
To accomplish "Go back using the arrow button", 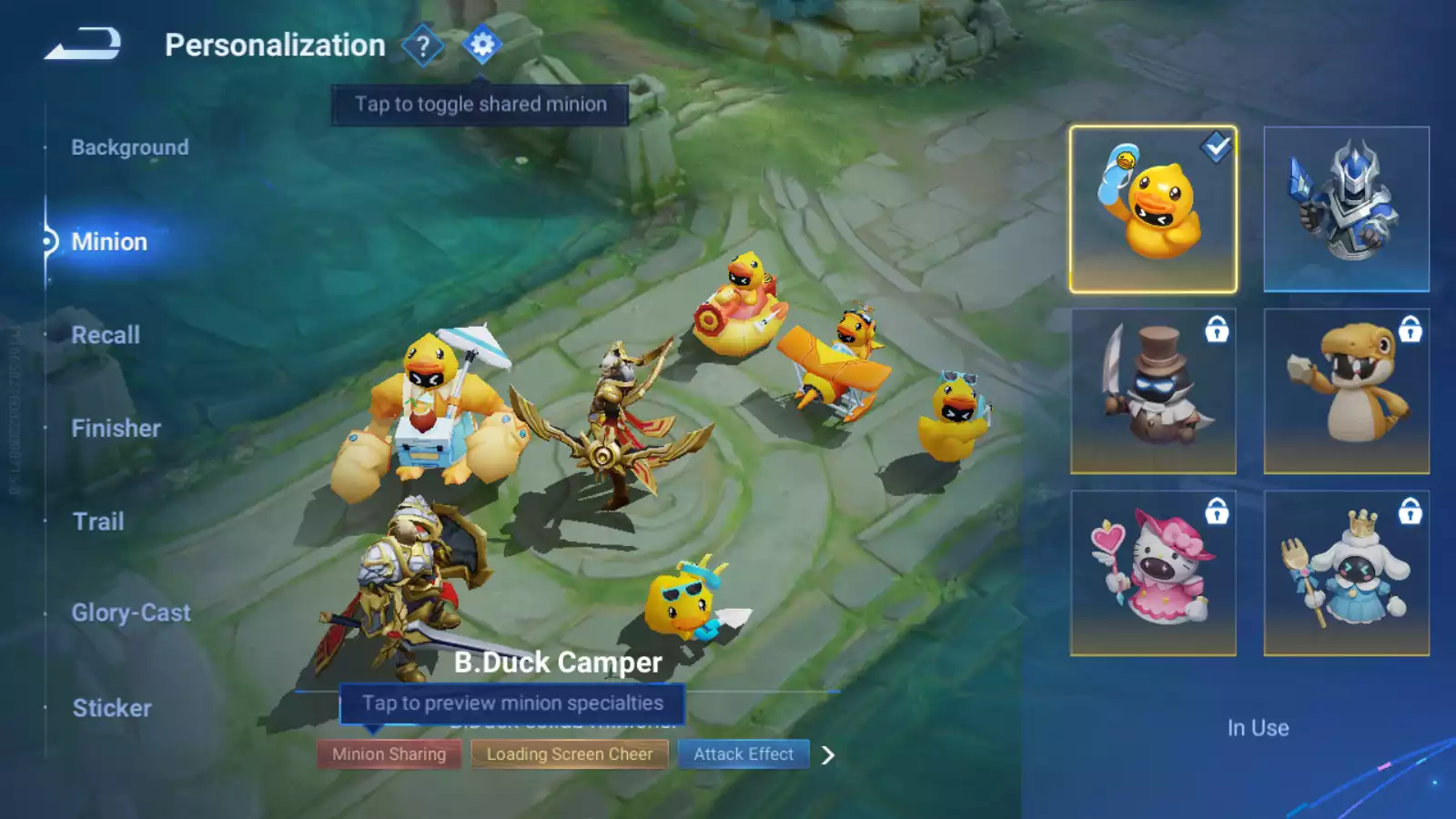I will coord(83,44).
